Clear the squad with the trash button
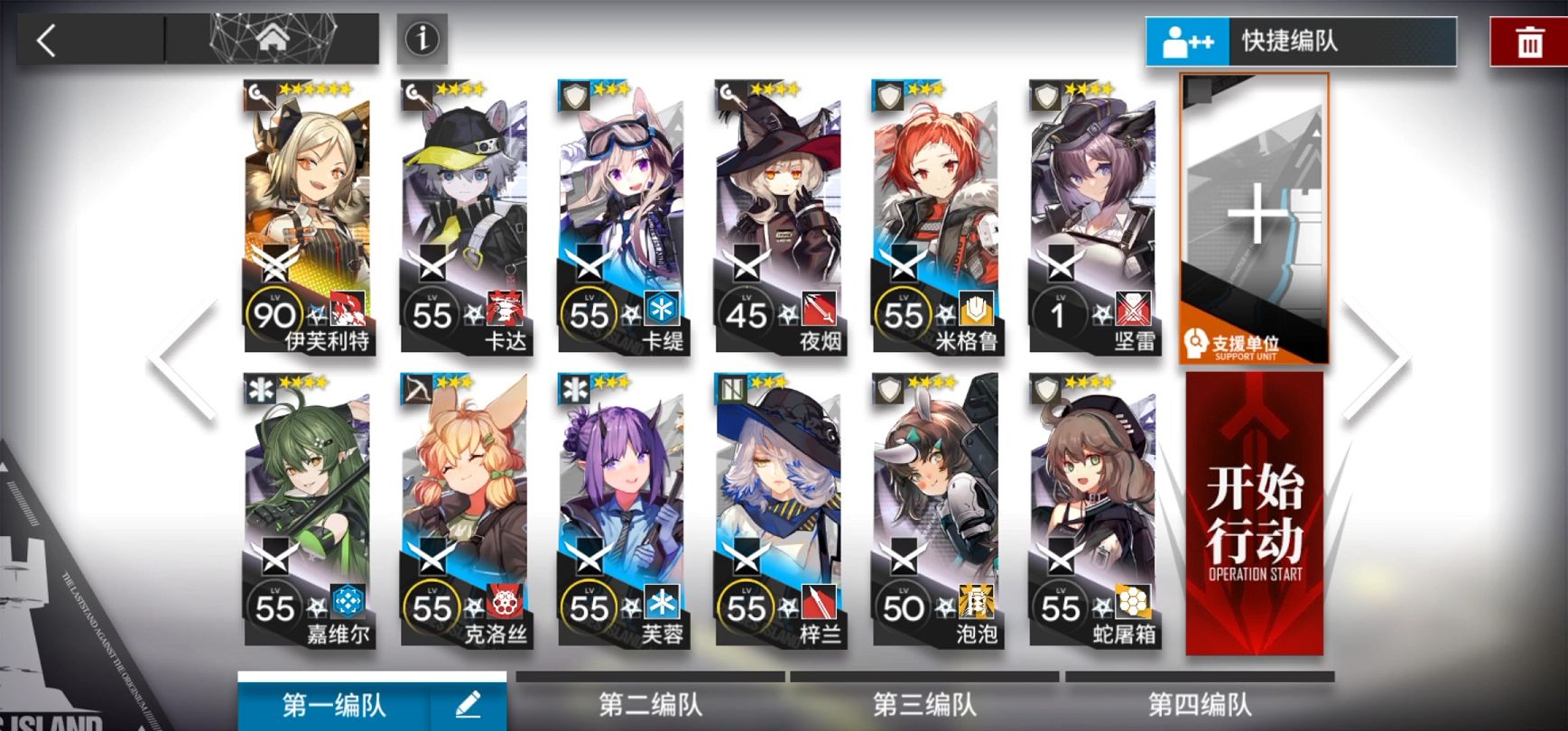Image resolution: width=1568 pixels, height=731 pixels. tap(1529, 42)
